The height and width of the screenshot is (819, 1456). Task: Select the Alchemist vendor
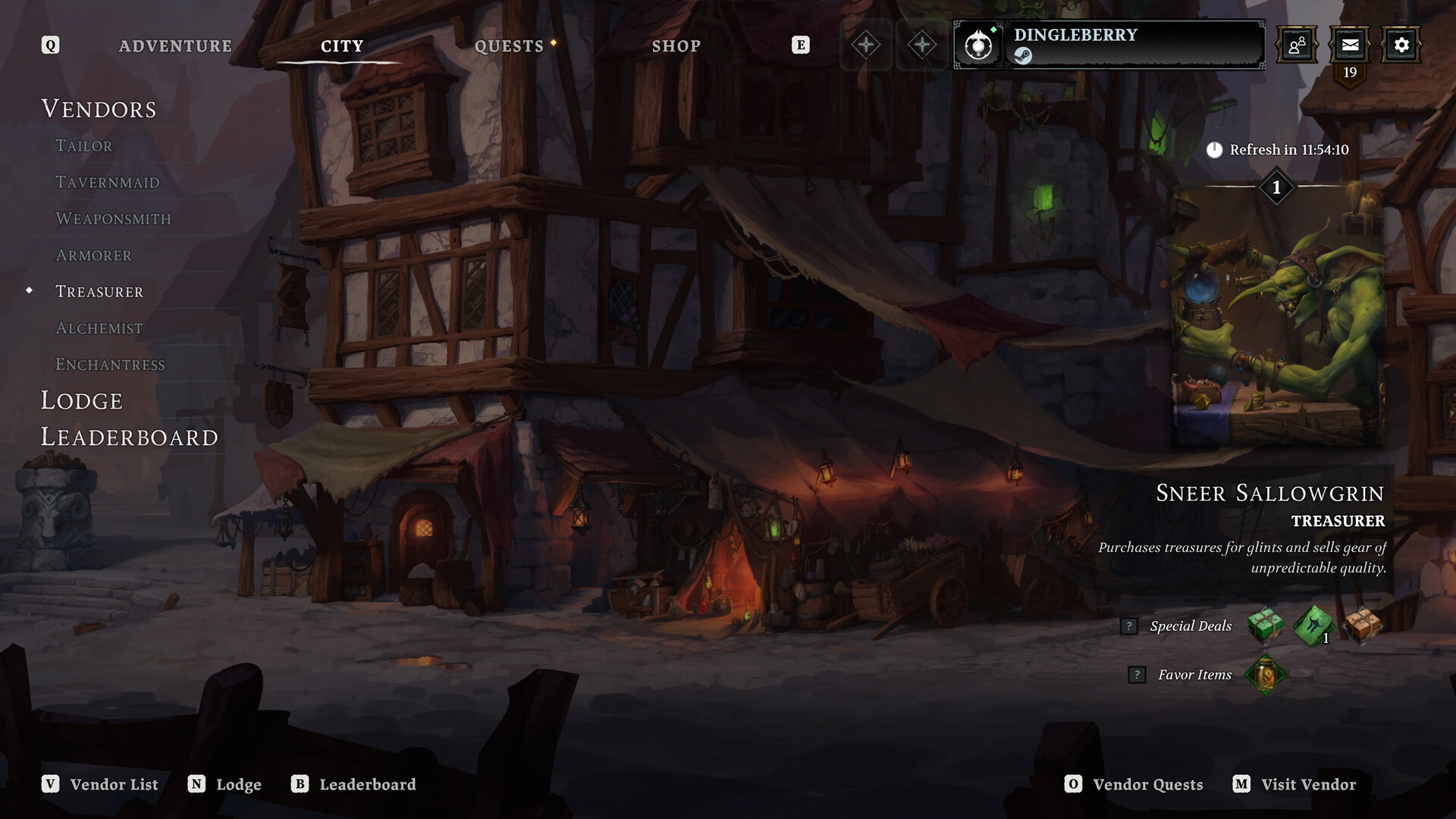click(x=99, y=328)
